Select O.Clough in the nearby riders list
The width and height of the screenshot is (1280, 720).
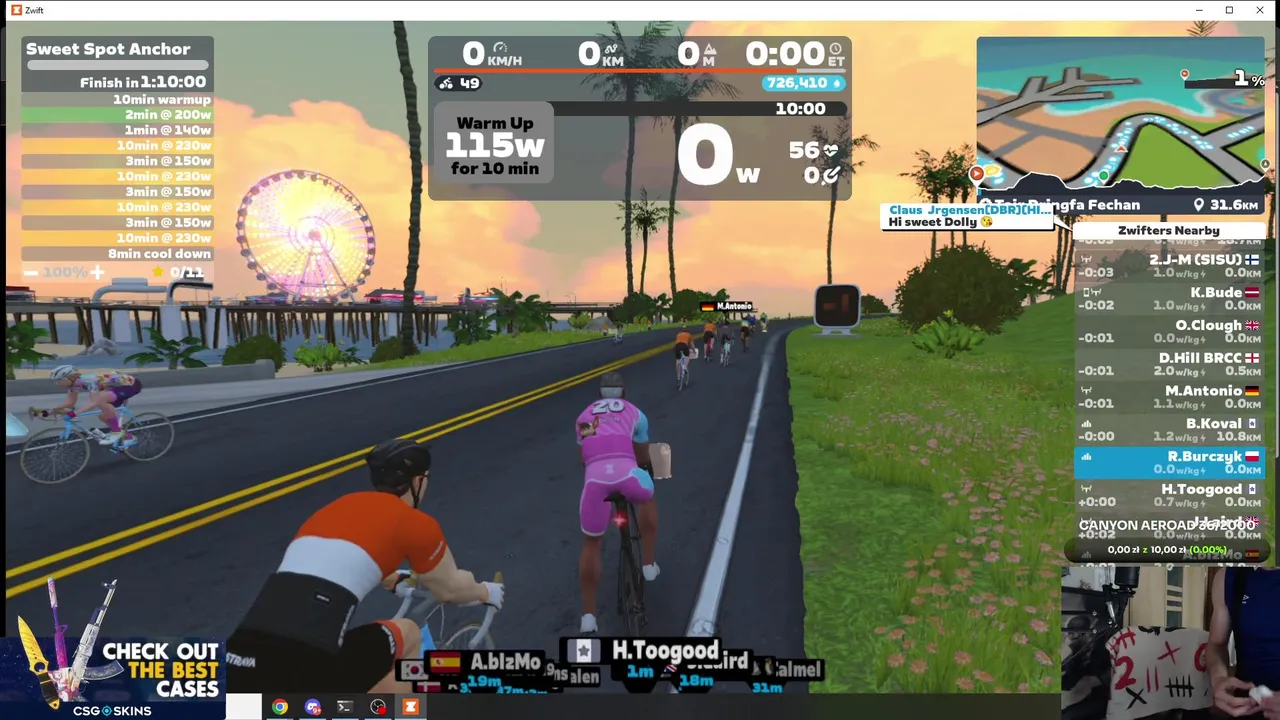(x=1170, y=331)
